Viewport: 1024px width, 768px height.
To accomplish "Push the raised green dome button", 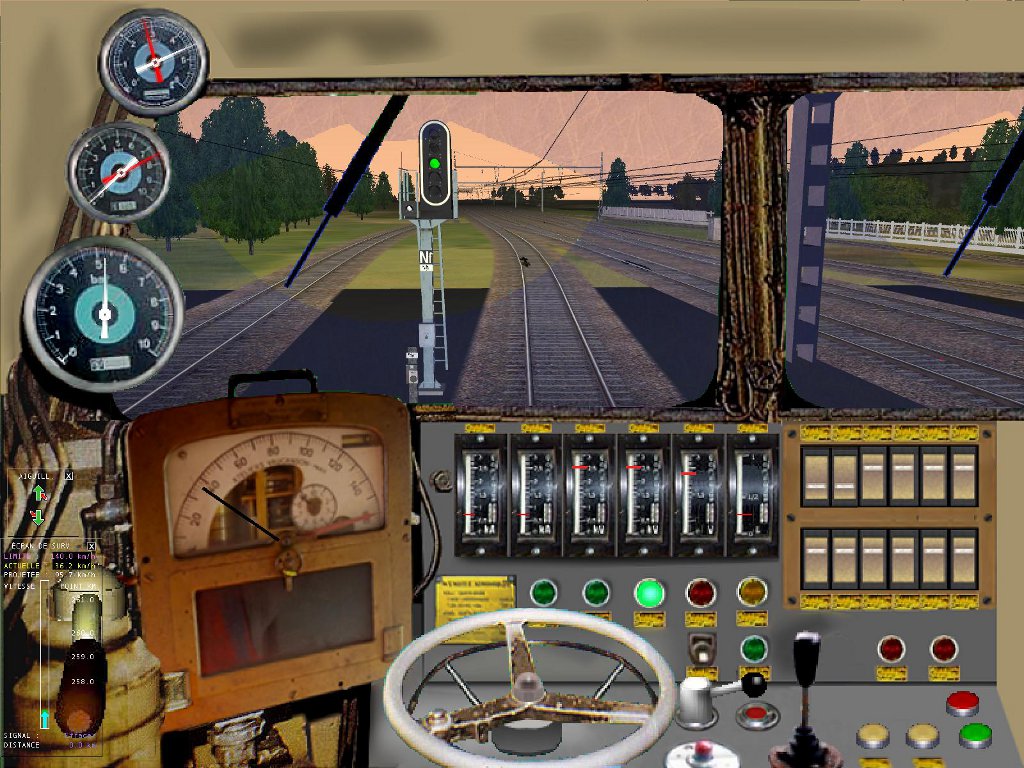I will pos(975,735).
